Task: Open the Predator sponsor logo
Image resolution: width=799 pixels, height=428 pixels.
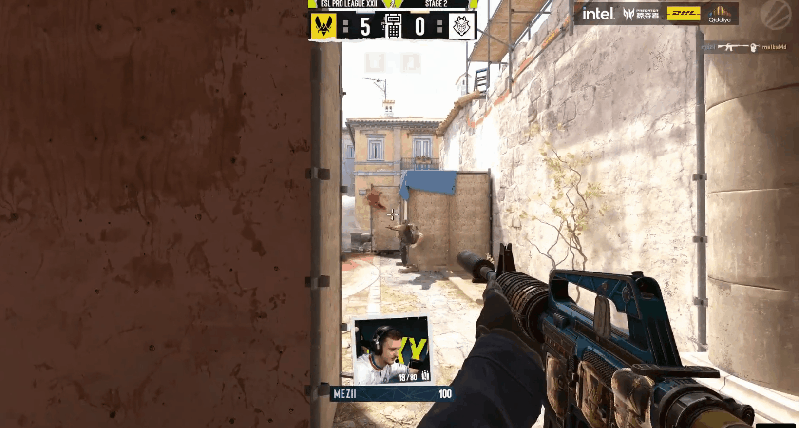Action: tap(642, 14)
